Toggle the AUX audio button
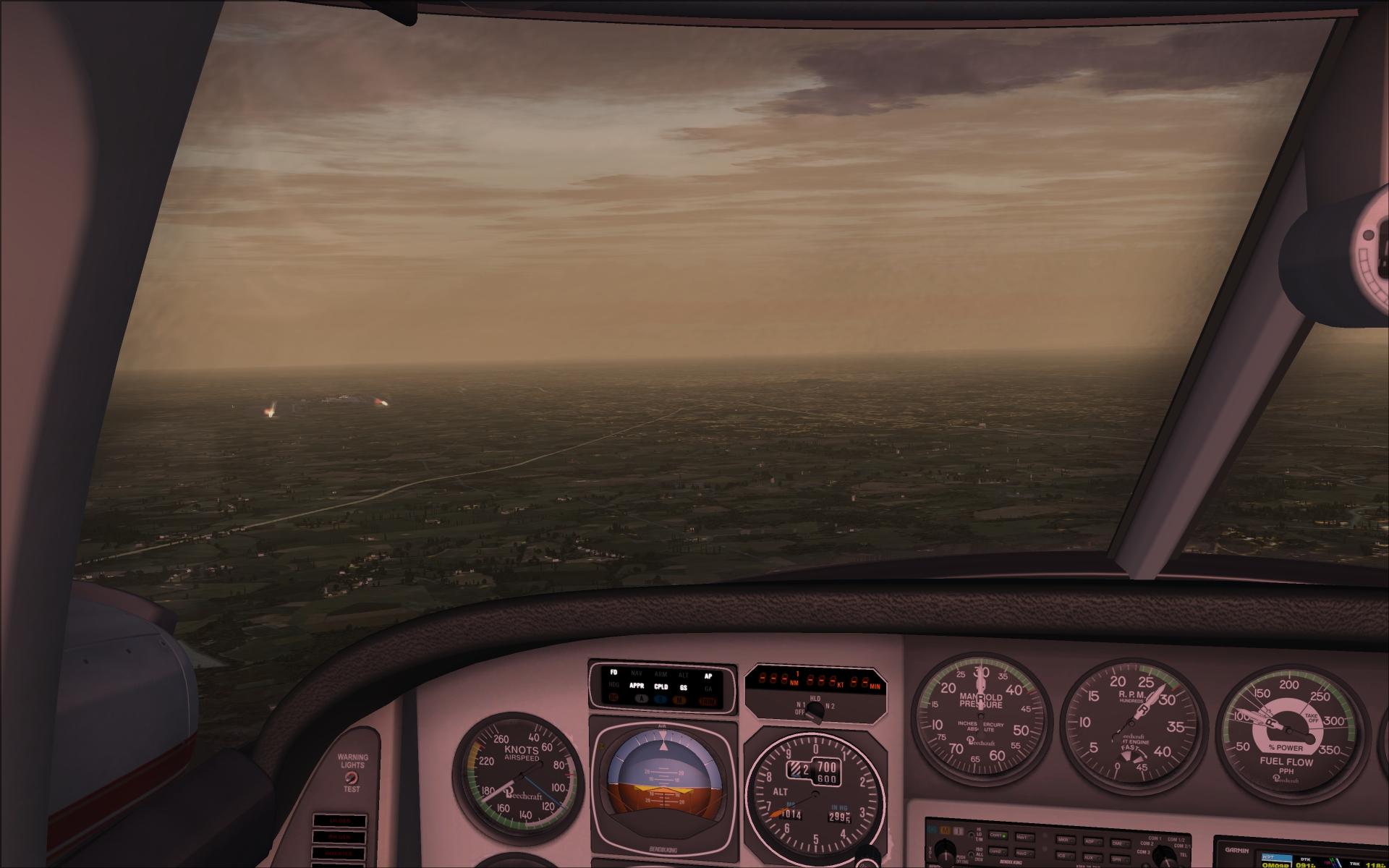Viewport: 1389px width, 868px height. pos(1092,858)
